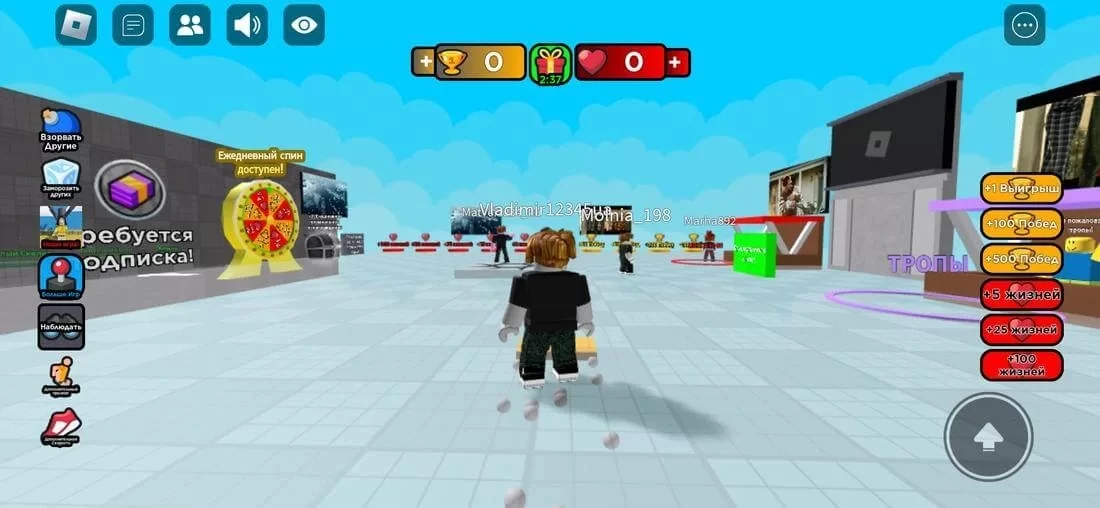Buy the orange extra jump boost
This screenshot has height=508, width=1100.
coord(60,377)
